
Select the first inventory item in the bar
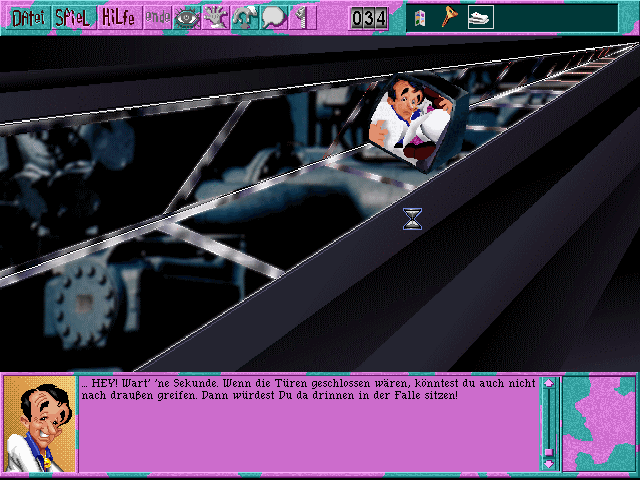(420, 17)
